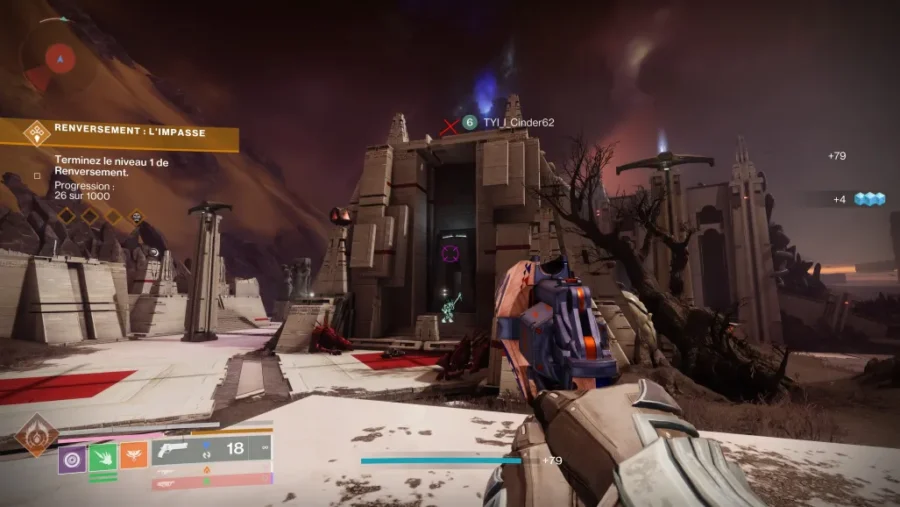This screenshot has height=507, width=900.
Task: Click the orange diamond Super ability icon
Action: 35,435
